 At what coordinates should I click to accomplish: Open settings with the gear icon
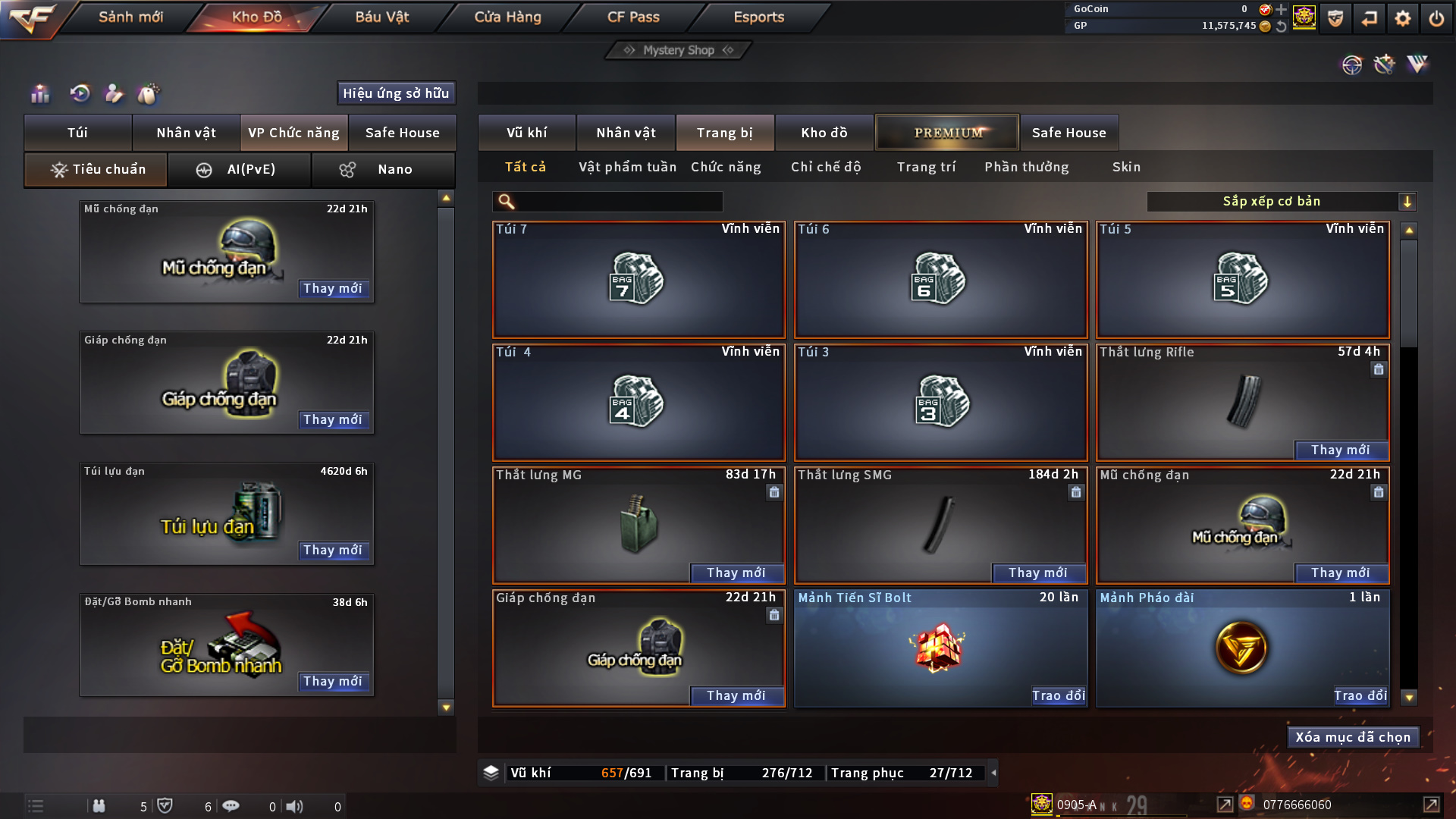1402,18
